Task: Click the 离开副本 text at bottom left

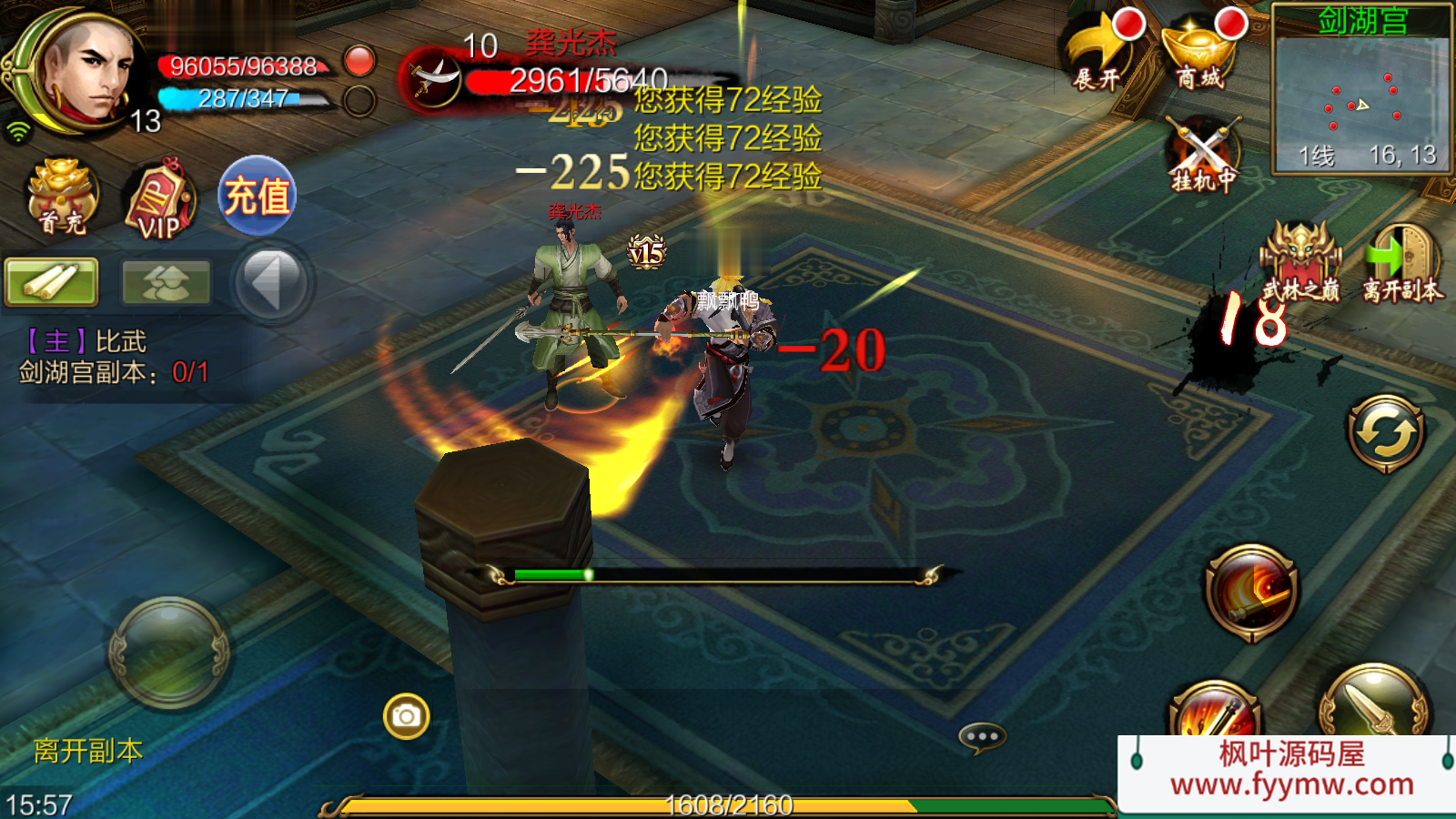Action: click(x=88, y=751)
